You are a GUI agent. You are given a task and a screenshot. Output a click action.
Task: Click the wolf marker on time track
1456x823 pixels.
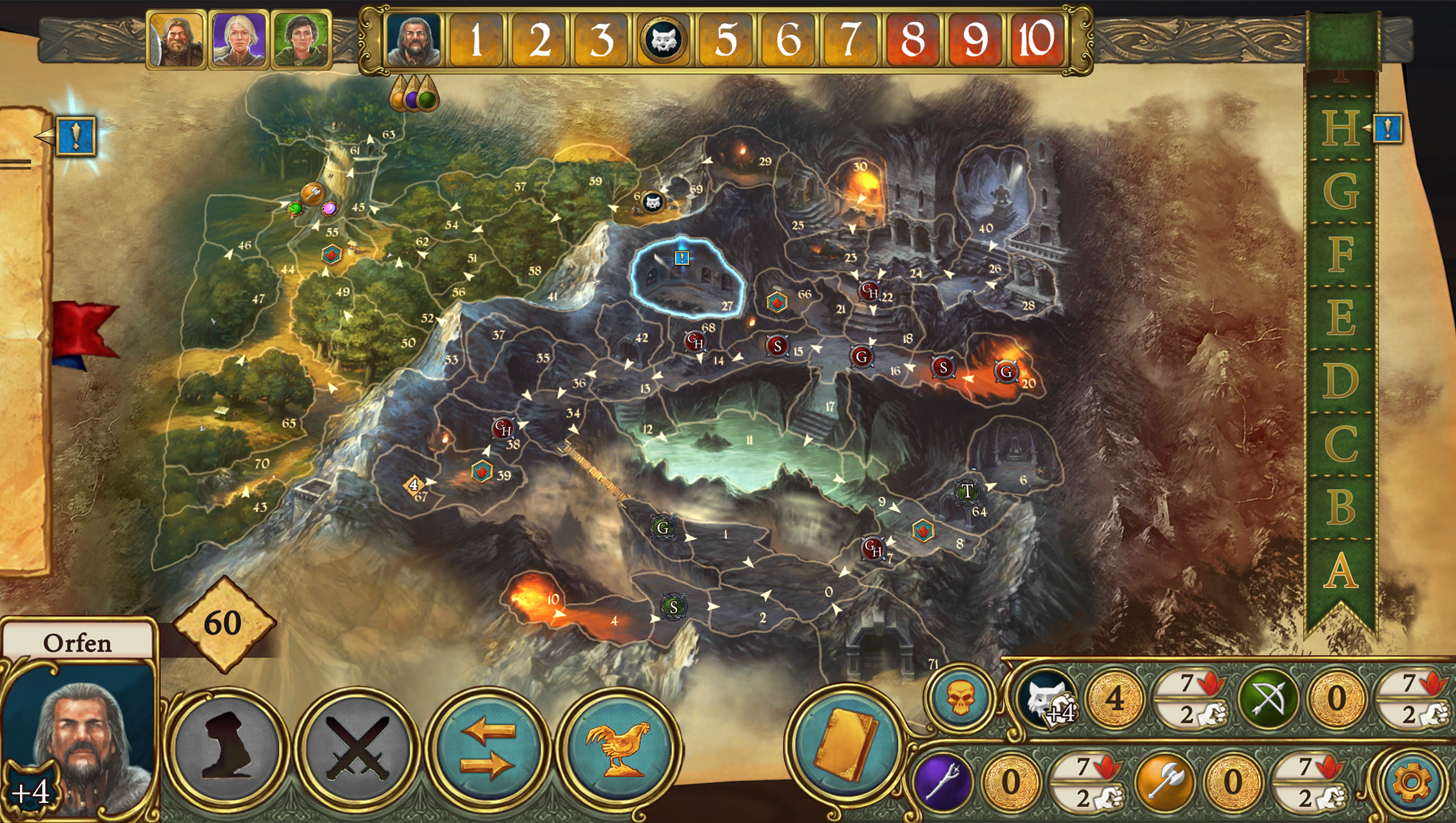663,40
